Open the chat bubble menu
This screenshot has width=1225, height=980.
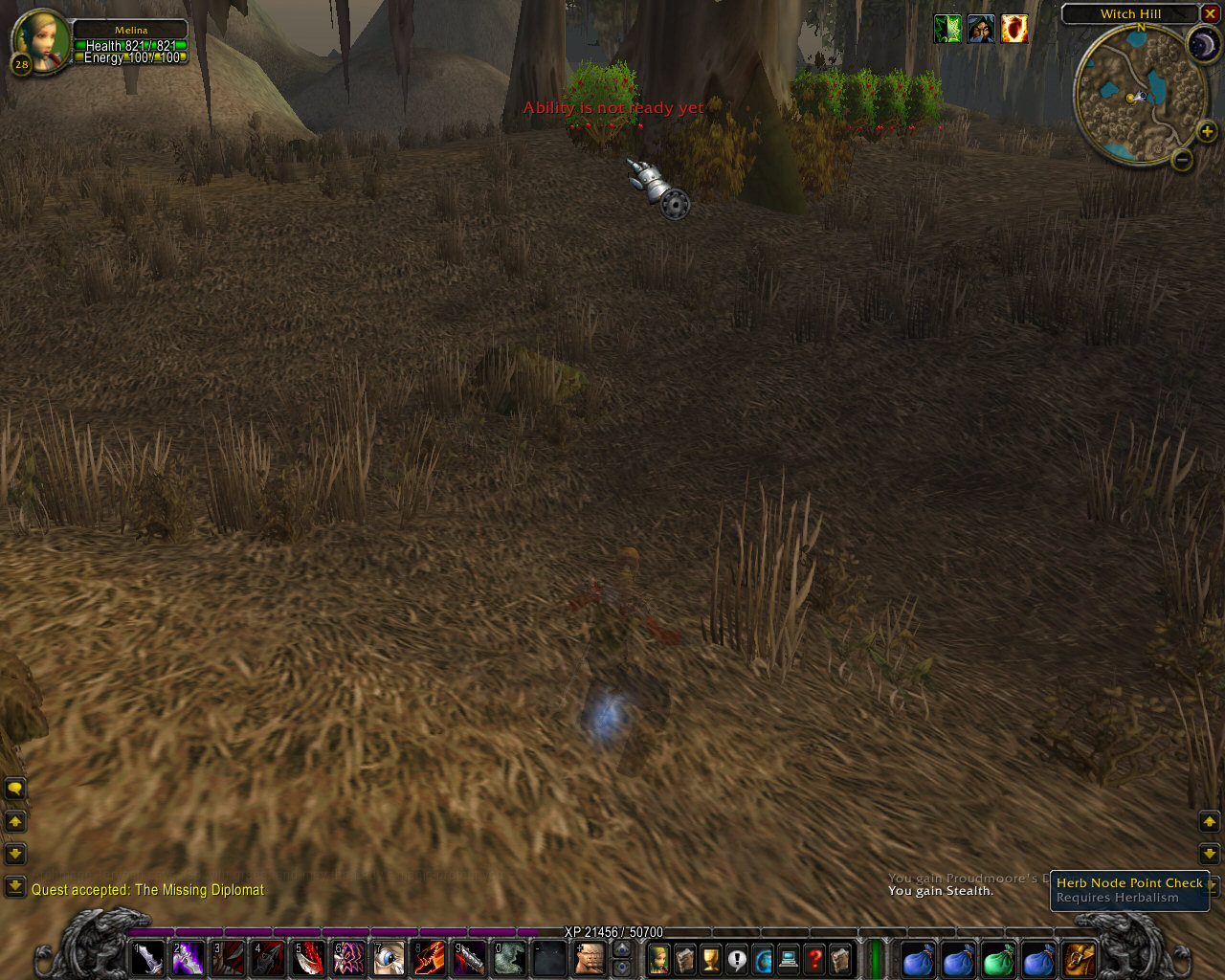[x=15, y=786]
